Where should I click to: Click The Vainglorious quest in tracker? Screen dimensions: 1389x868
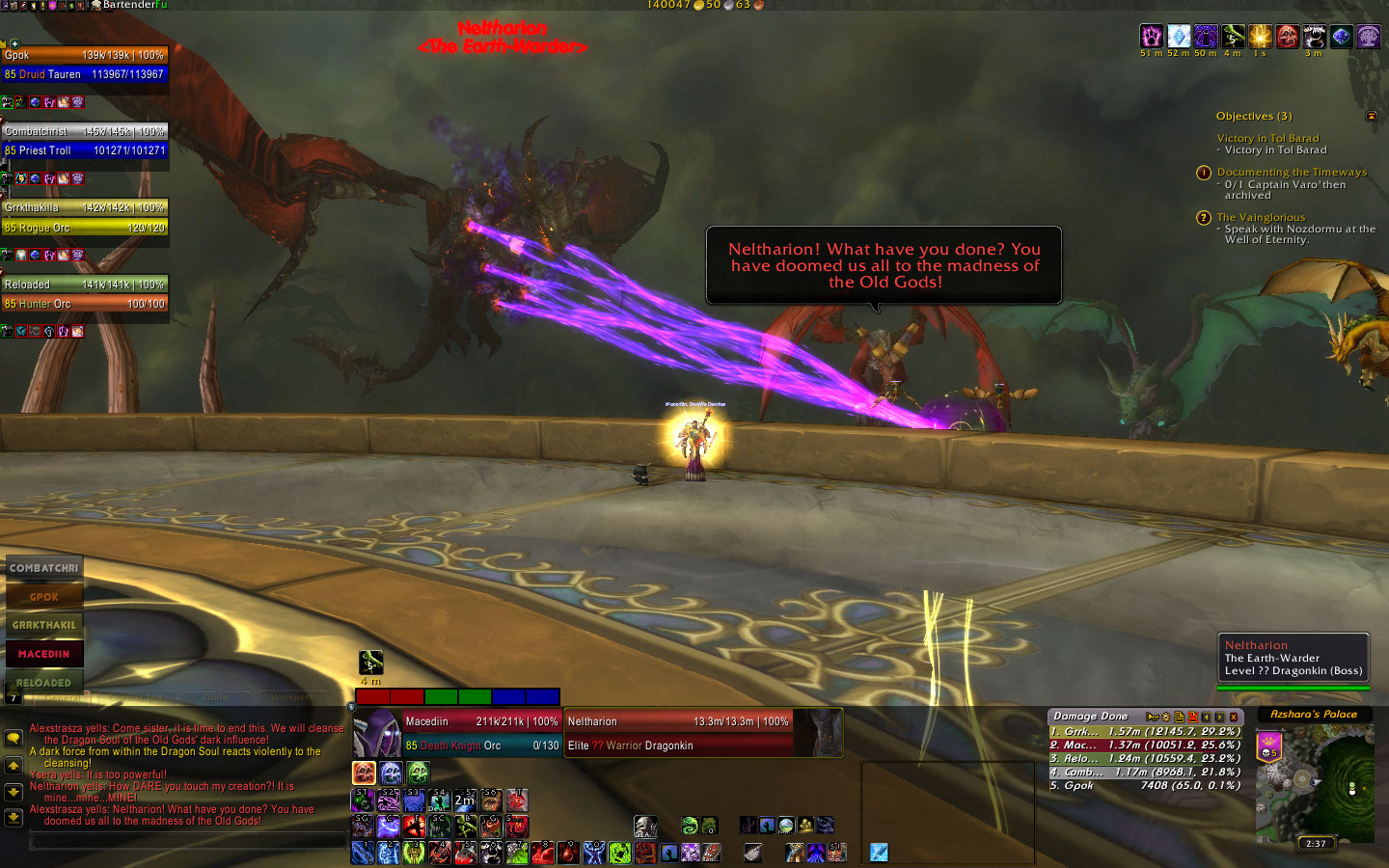click(1261, 217)
